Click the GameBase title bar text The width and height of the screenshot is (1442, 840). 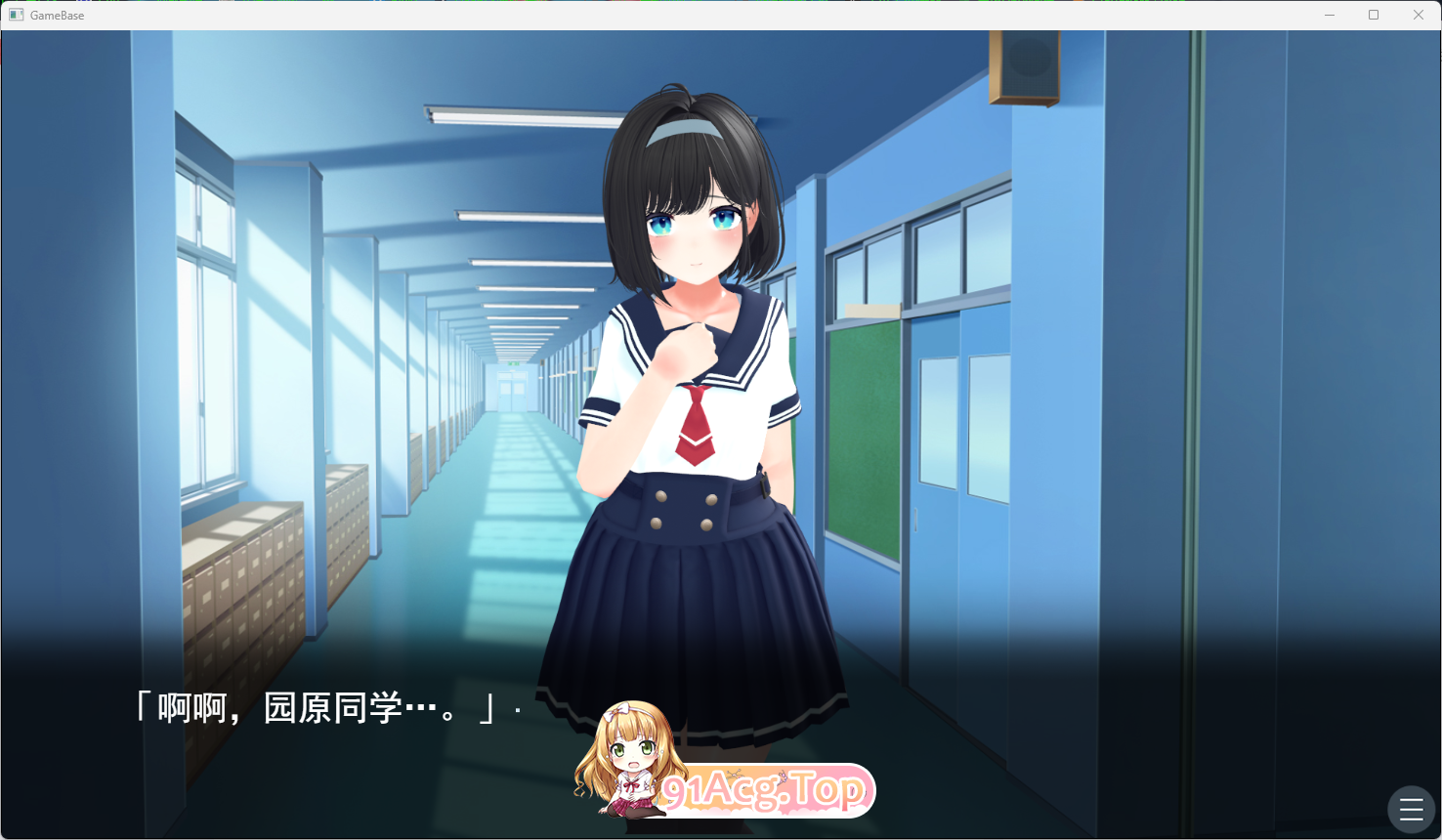pyautogui.click(x=59, y=15)
